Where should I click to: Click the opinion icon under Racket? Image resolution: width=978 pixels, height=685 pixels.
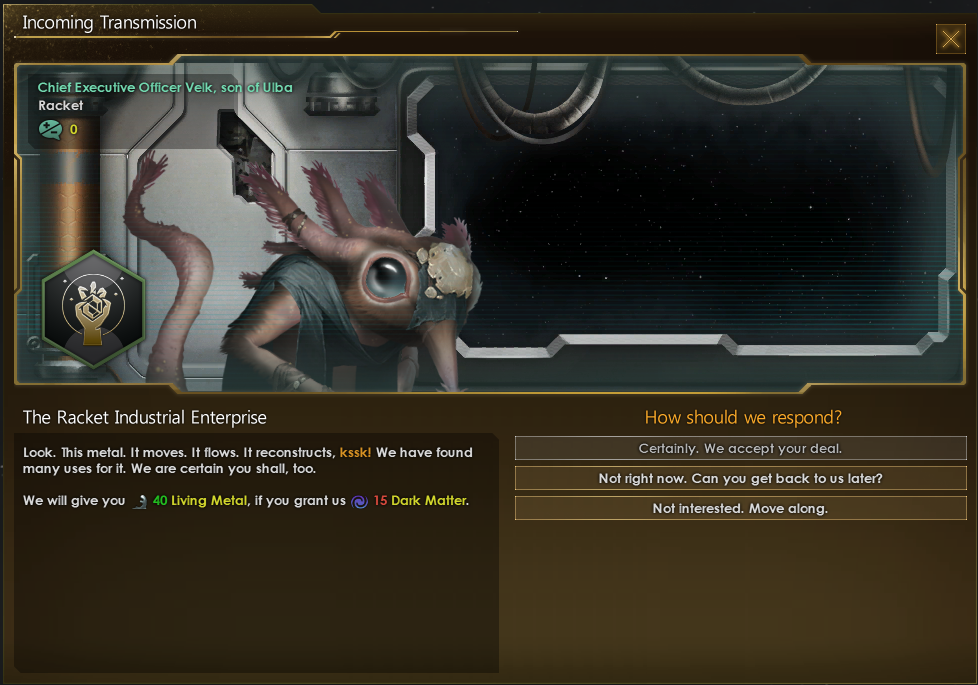click(50, 129)
